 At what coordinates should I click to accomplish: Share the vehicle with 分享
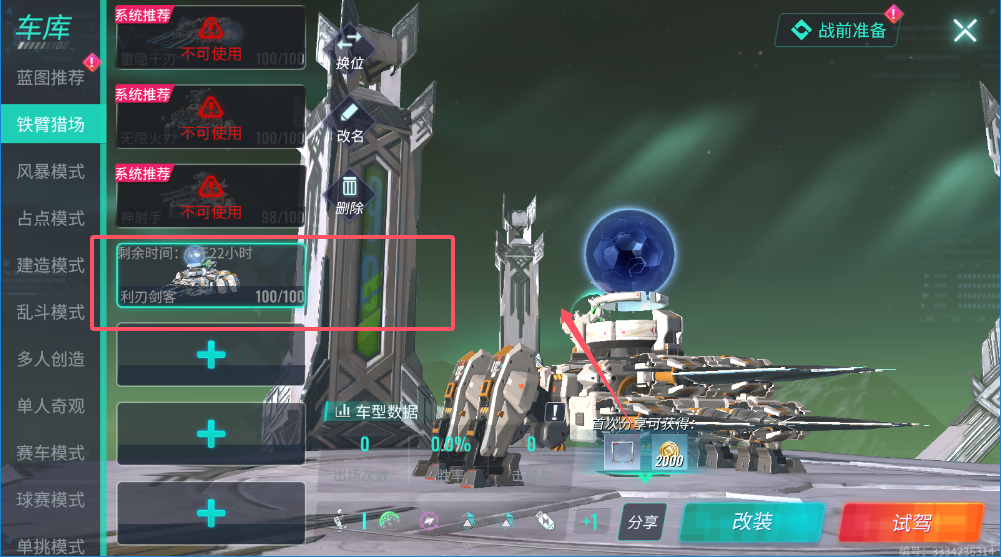pyautogui.click(x=643, y=522)
